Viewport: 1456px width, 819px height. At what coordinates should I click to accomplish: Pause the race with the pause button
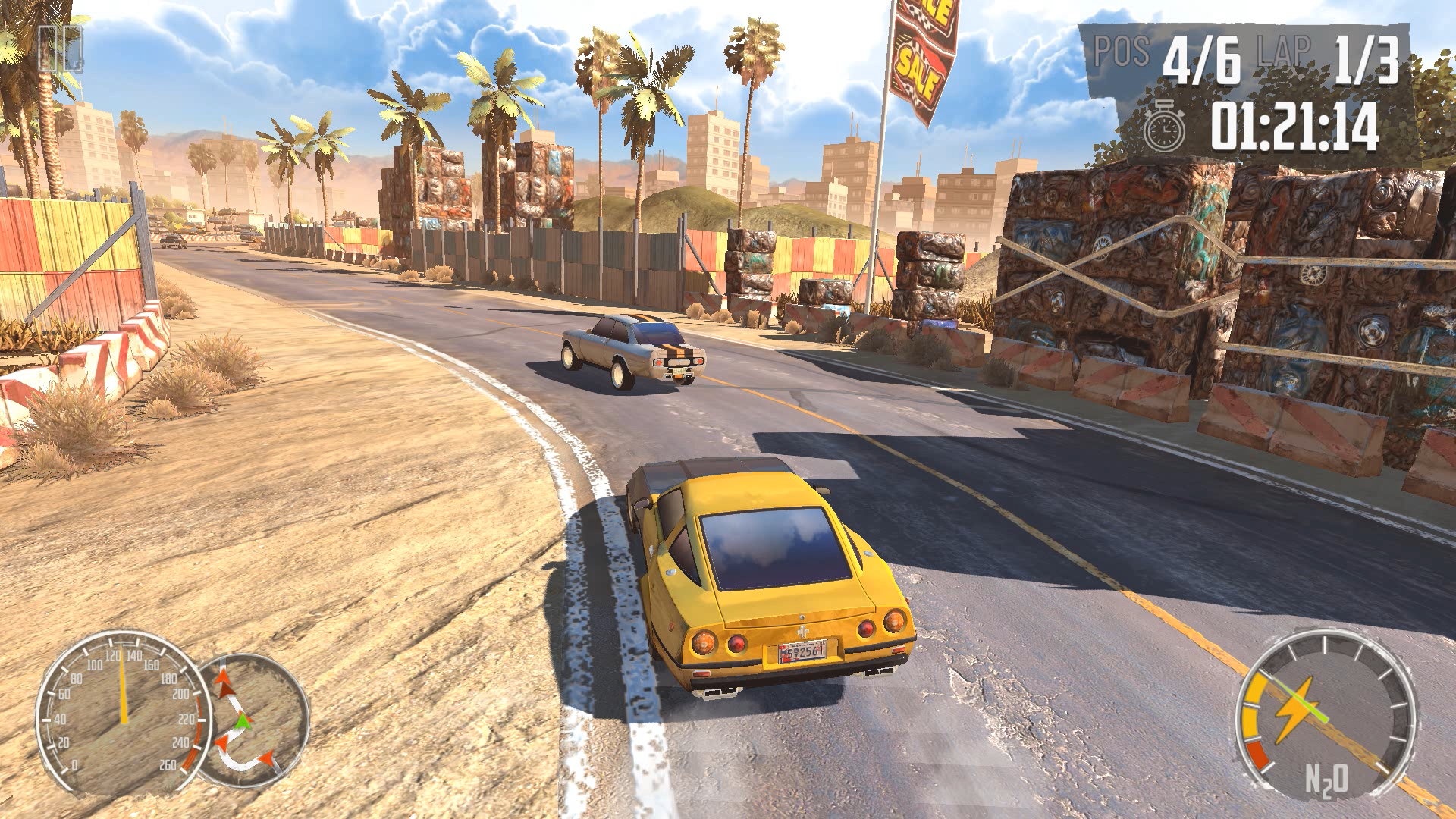point(60,49)
